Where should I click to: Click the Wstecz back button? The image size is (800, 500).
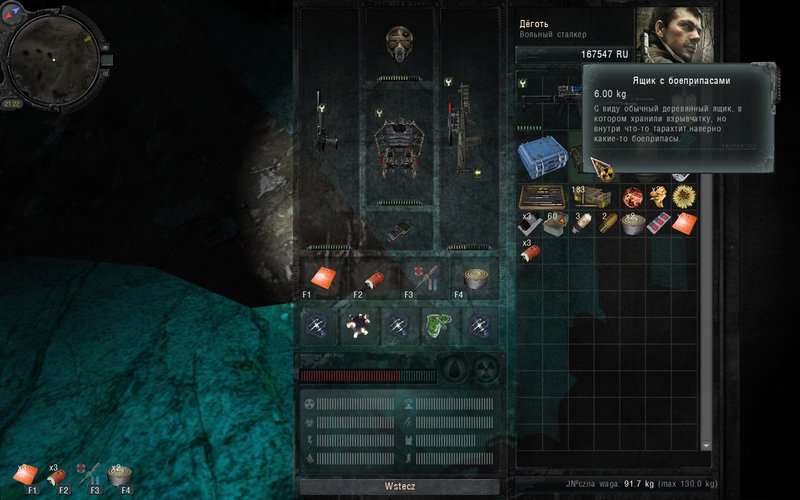399,486
